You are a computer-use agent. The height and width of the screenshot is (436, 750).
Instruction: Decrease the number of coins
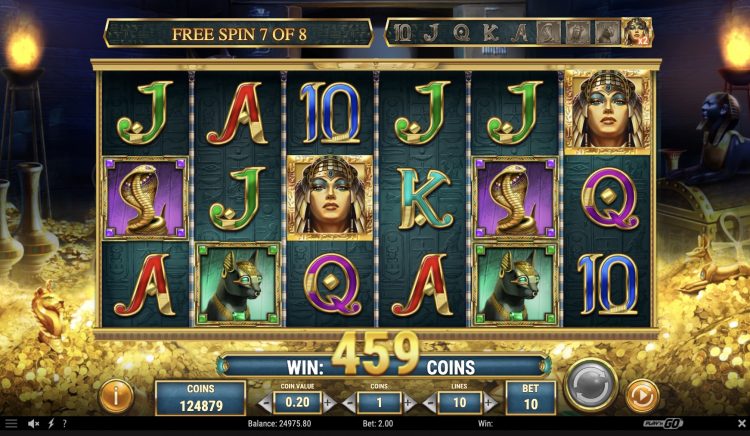click(x=348, y=403)
